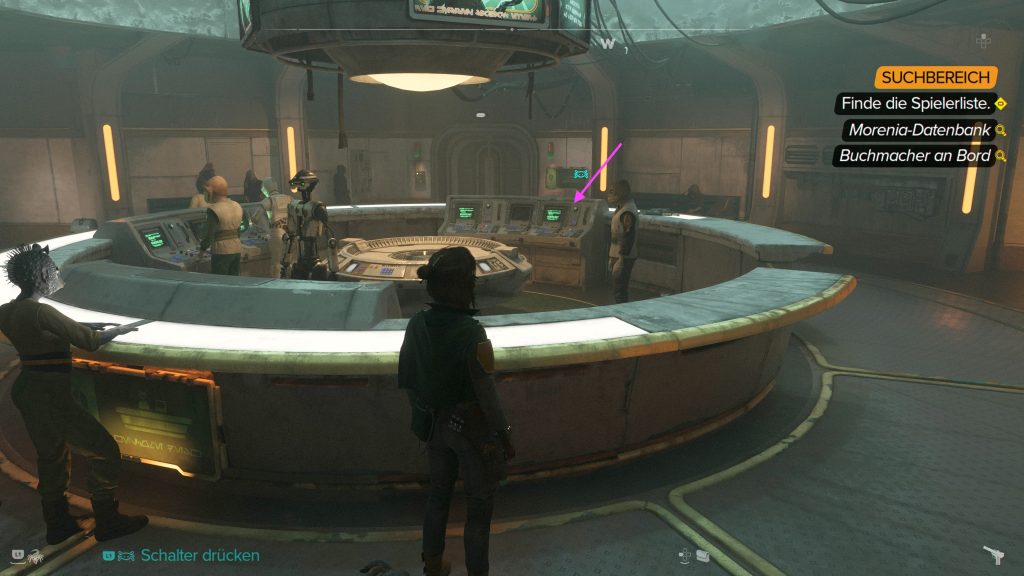Image resolution: width=1024 pixels, height=576 pixels.
Task: Click the Finde die Spielerliste objective
Action: click(917, 104)
